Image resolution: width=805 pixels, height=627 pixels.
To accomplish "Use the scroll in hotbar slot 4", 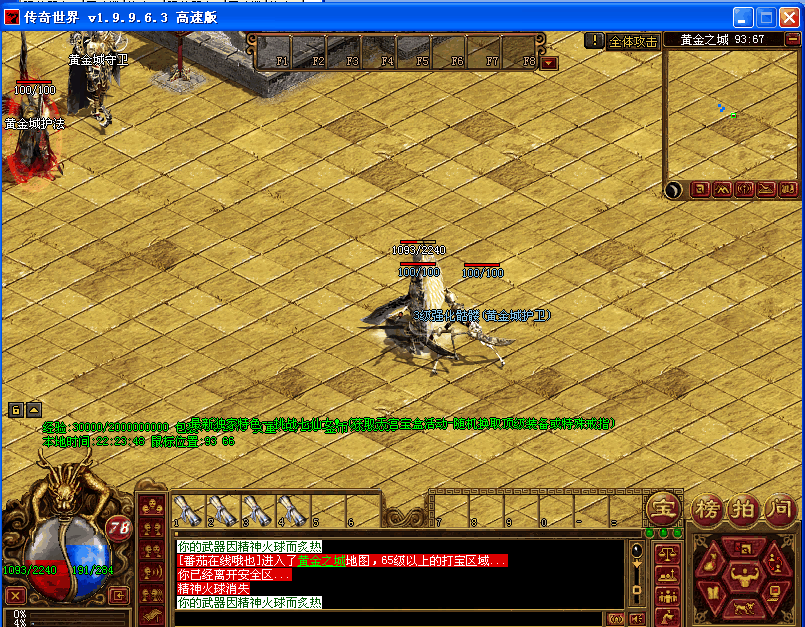I will [291, 508].
